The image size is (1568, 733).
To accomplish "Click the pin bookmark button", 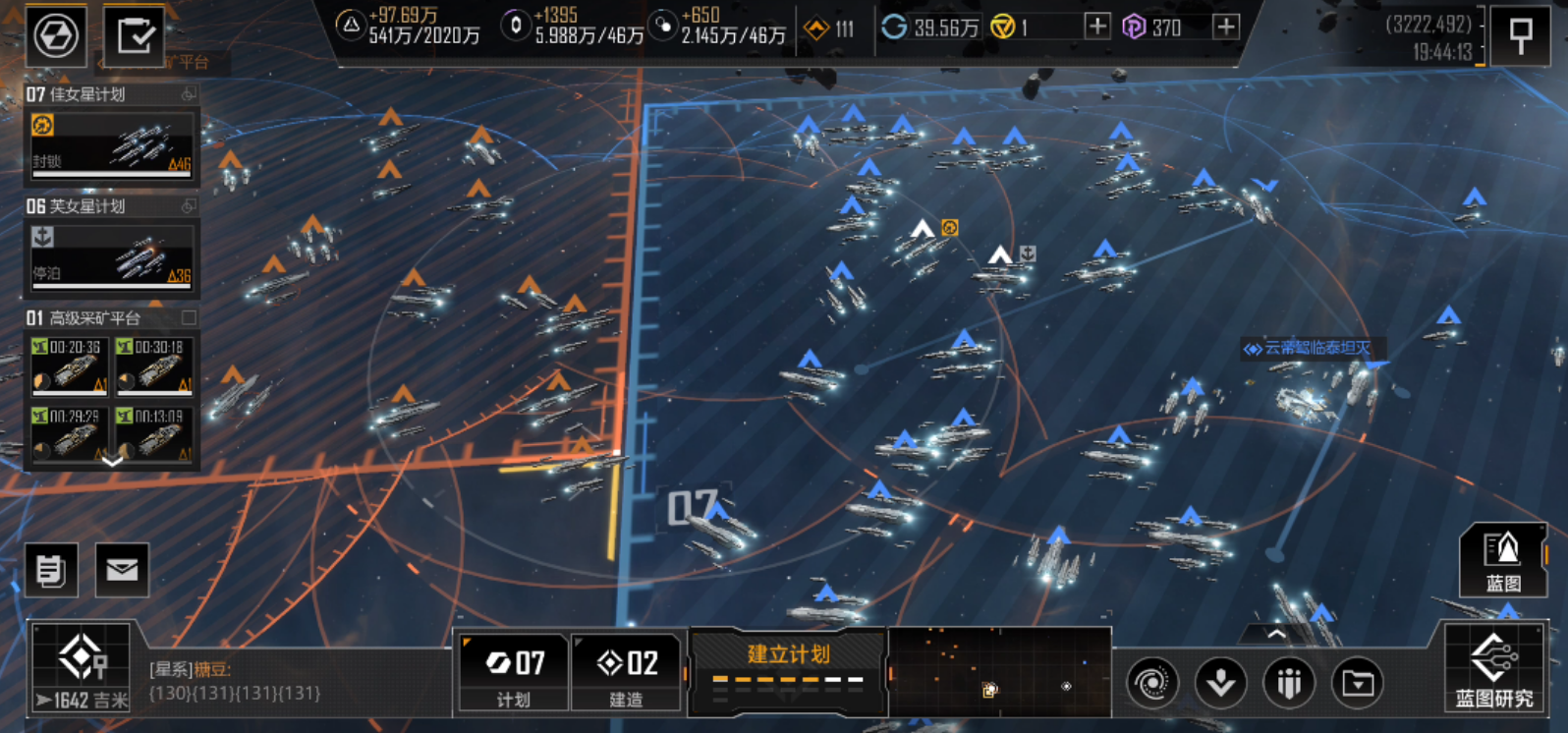I will point(1520,36).
